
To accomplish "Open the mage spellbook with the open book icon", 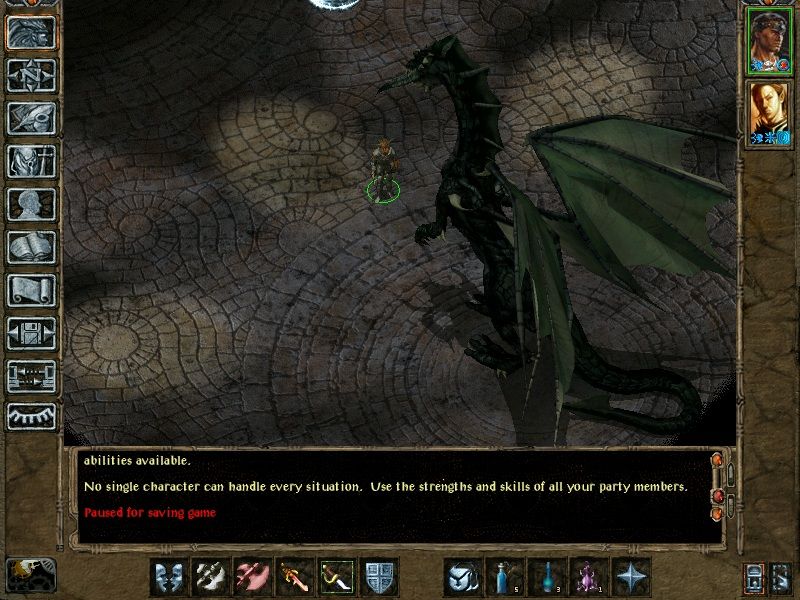I will (x=31, y=247).
